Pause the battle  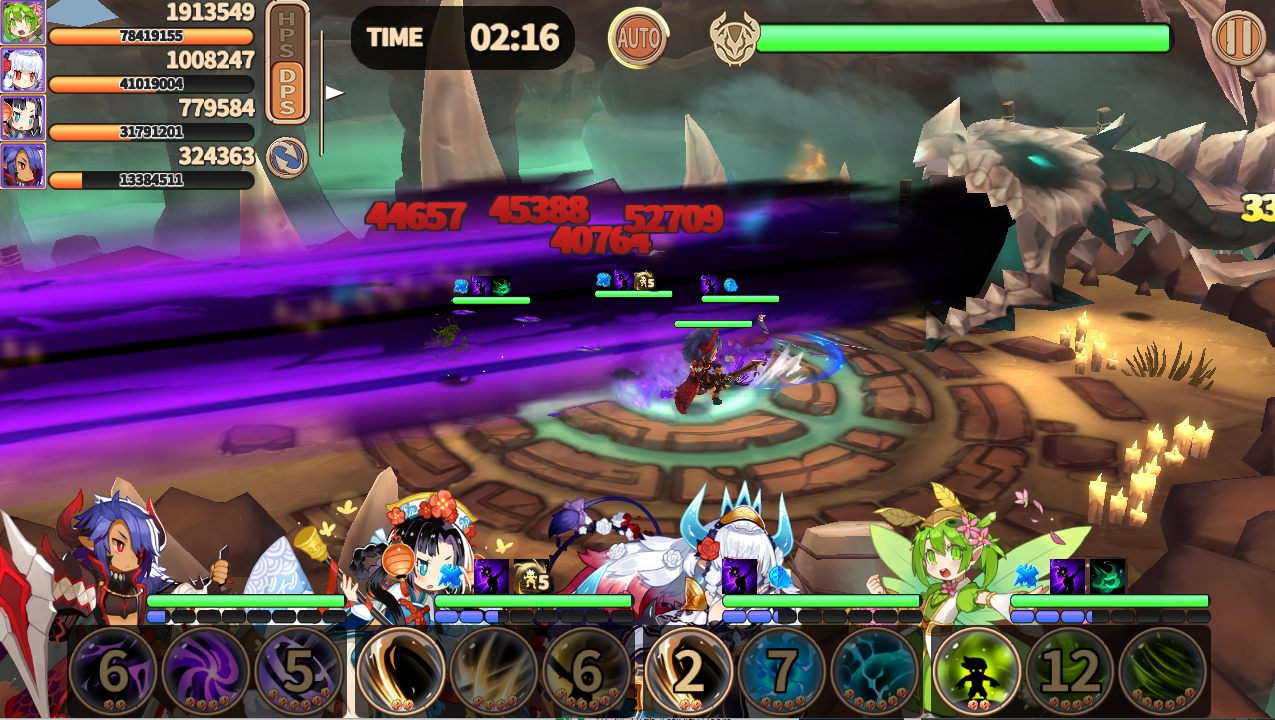(1238, 38)
